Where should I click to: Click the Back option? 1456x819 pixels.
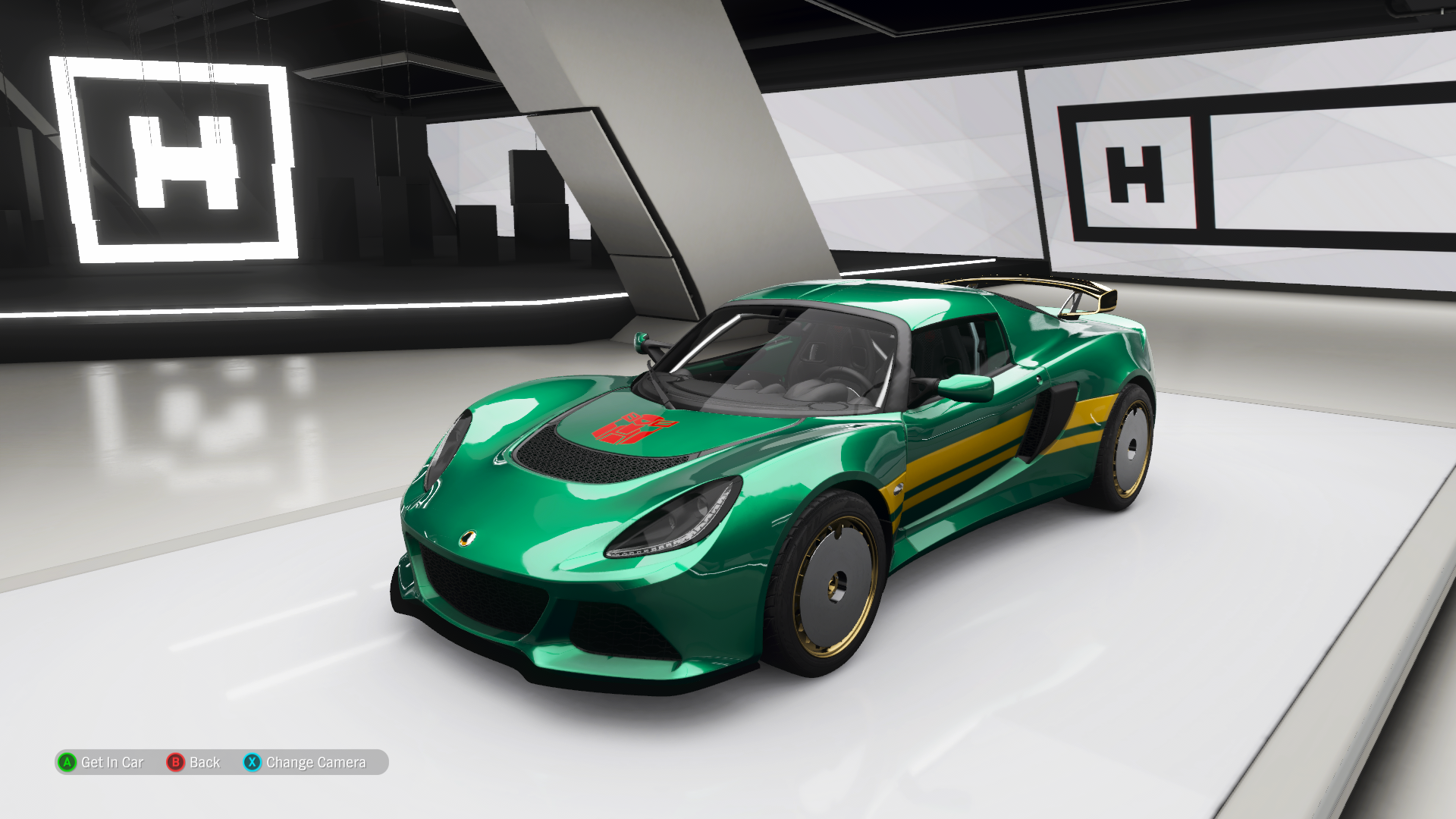tap(194, 762)
